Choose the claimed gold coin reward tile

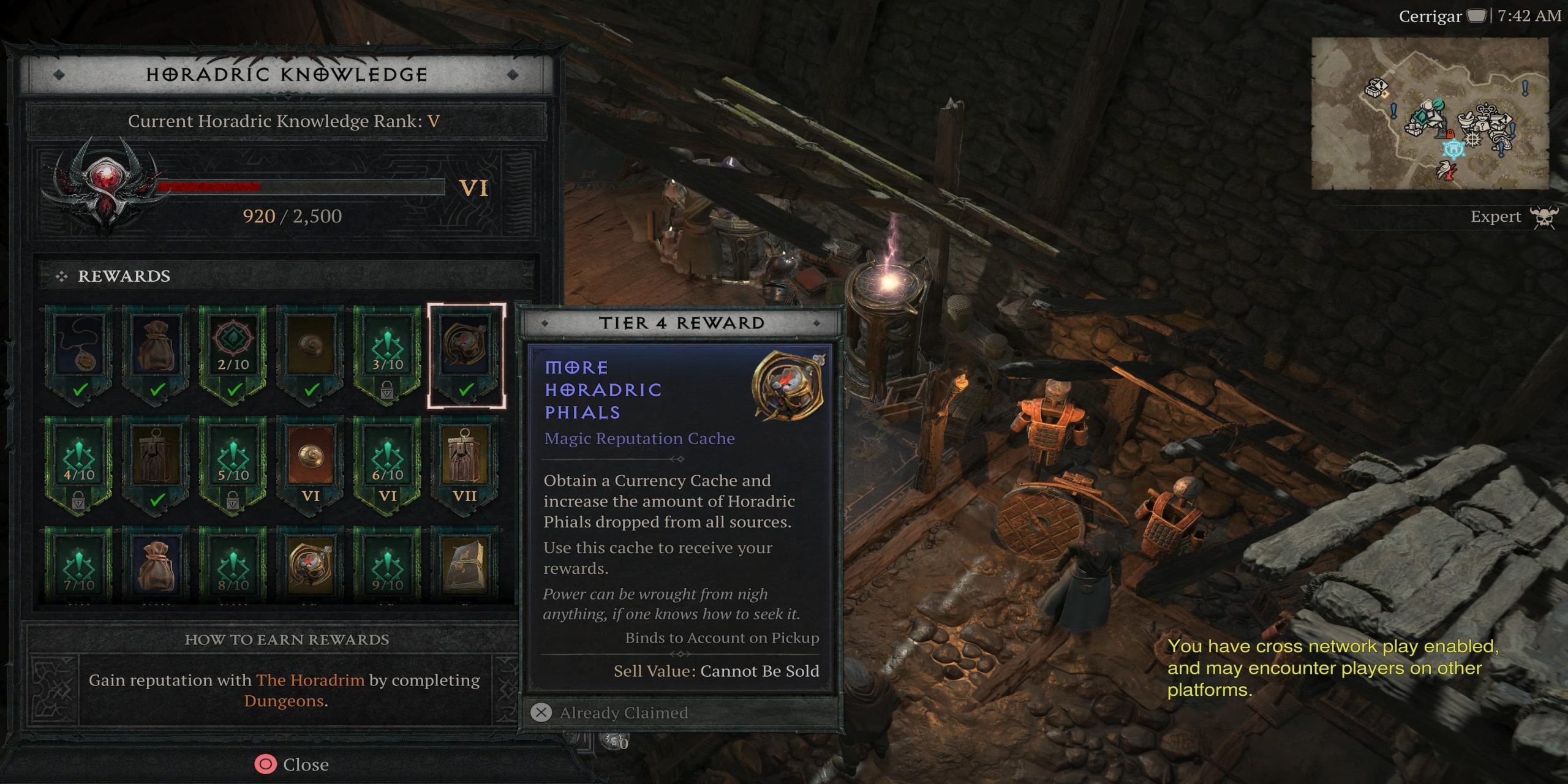(x=311, y=352)
